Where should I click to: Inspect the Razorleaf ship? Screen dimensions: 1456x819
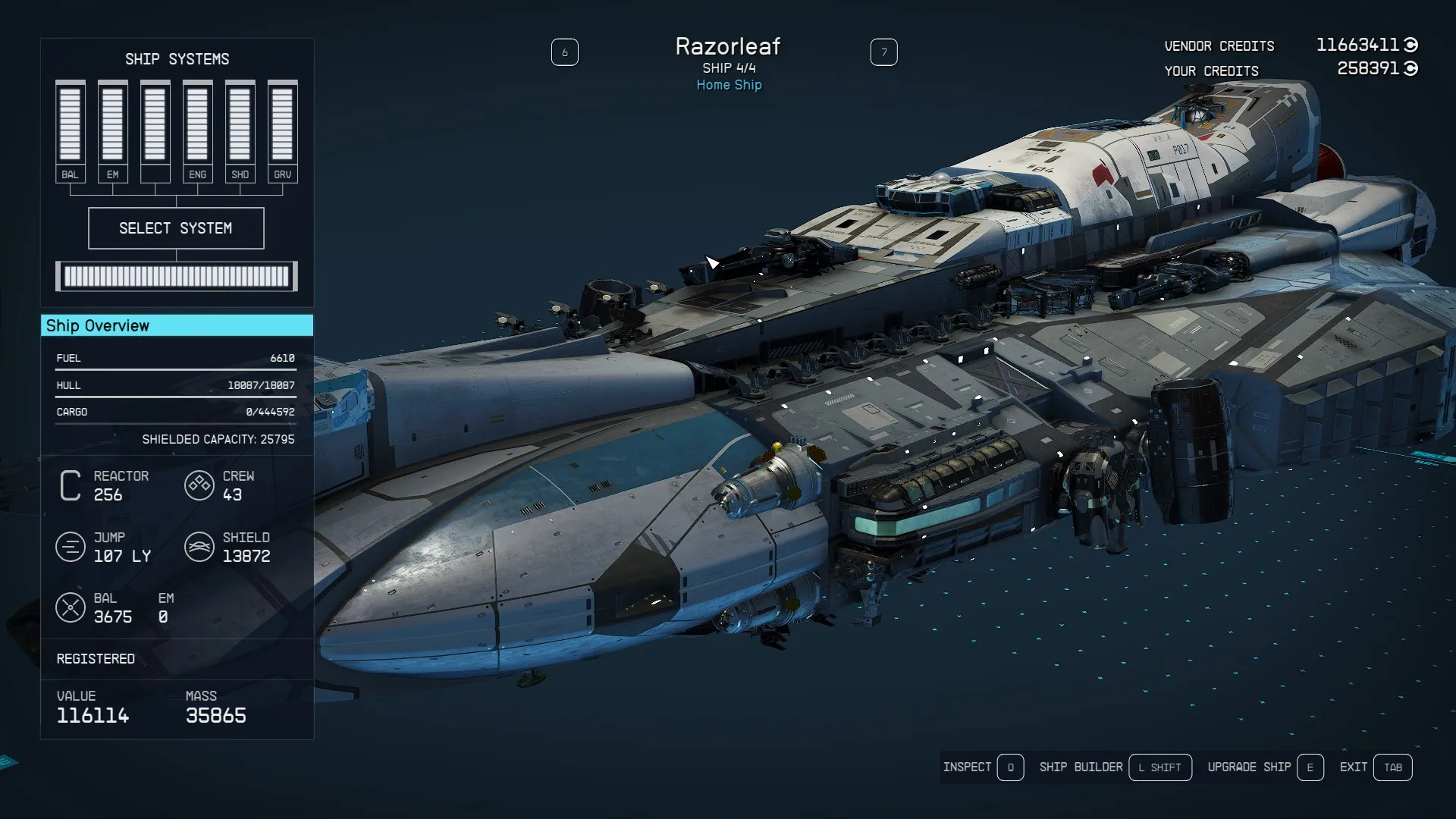pyautogui.click(x=983, y=767)
